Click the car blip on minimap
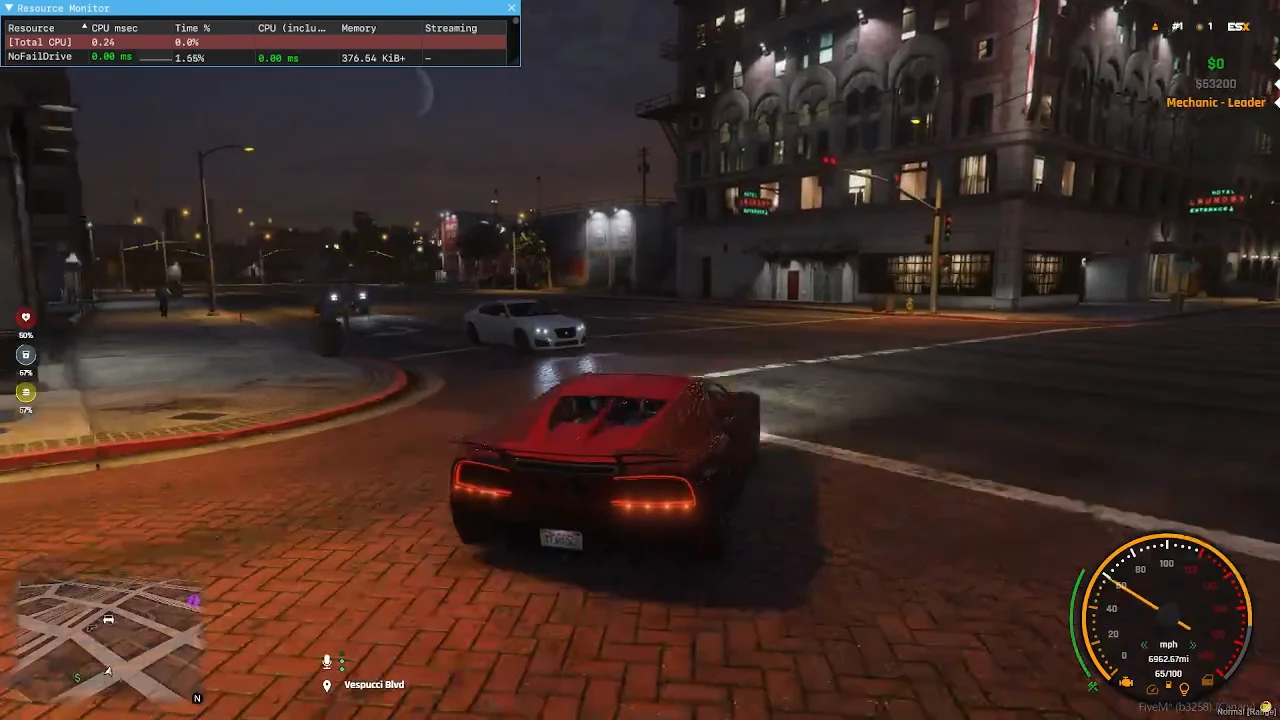 coord(108,619)
